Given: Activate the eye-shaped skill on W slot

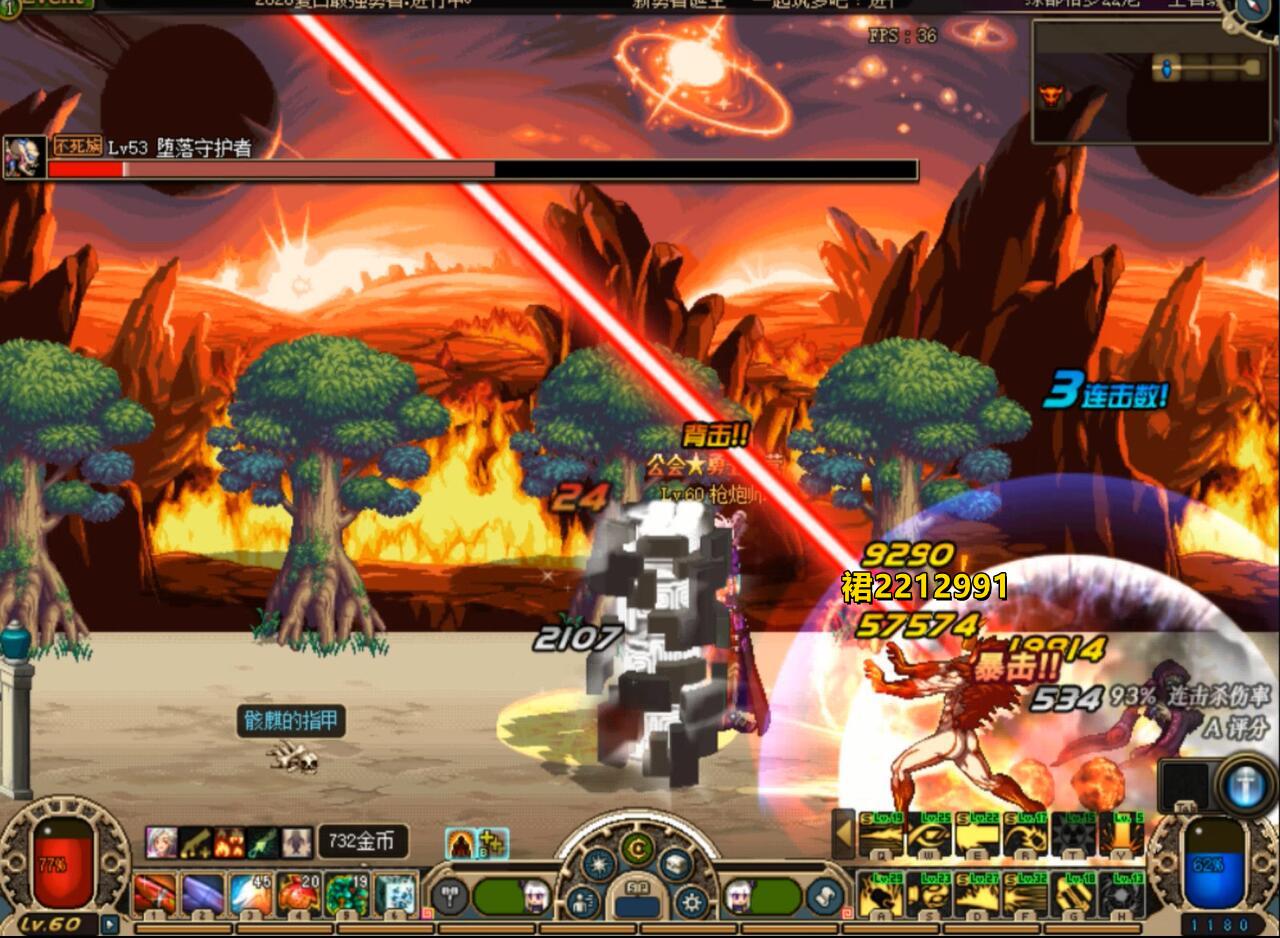Looking at the screenshot, I should point(929,836).
